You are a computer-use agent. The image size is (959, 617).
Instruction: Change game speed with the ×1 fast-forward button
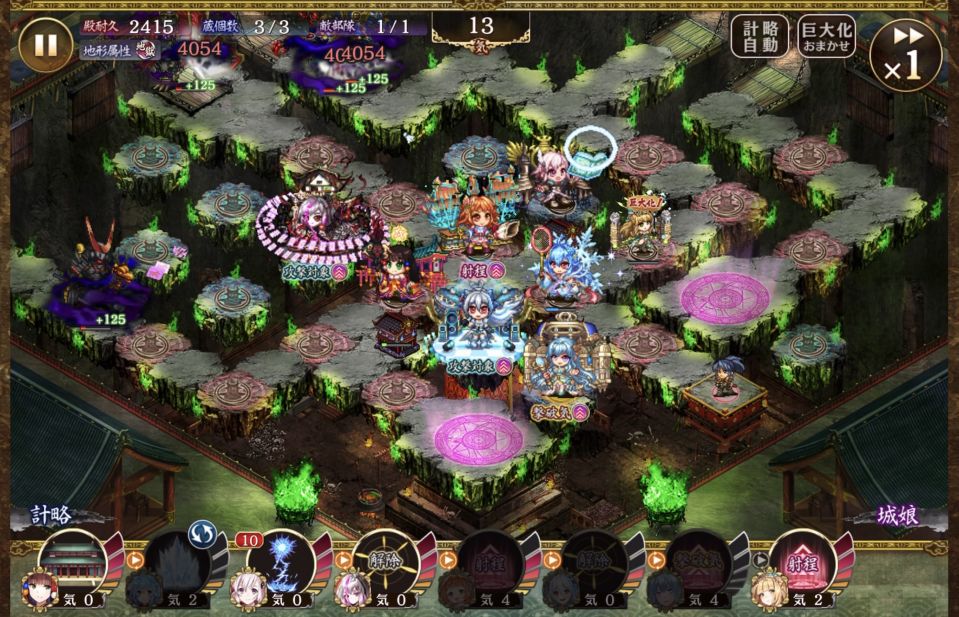point(905,54)
